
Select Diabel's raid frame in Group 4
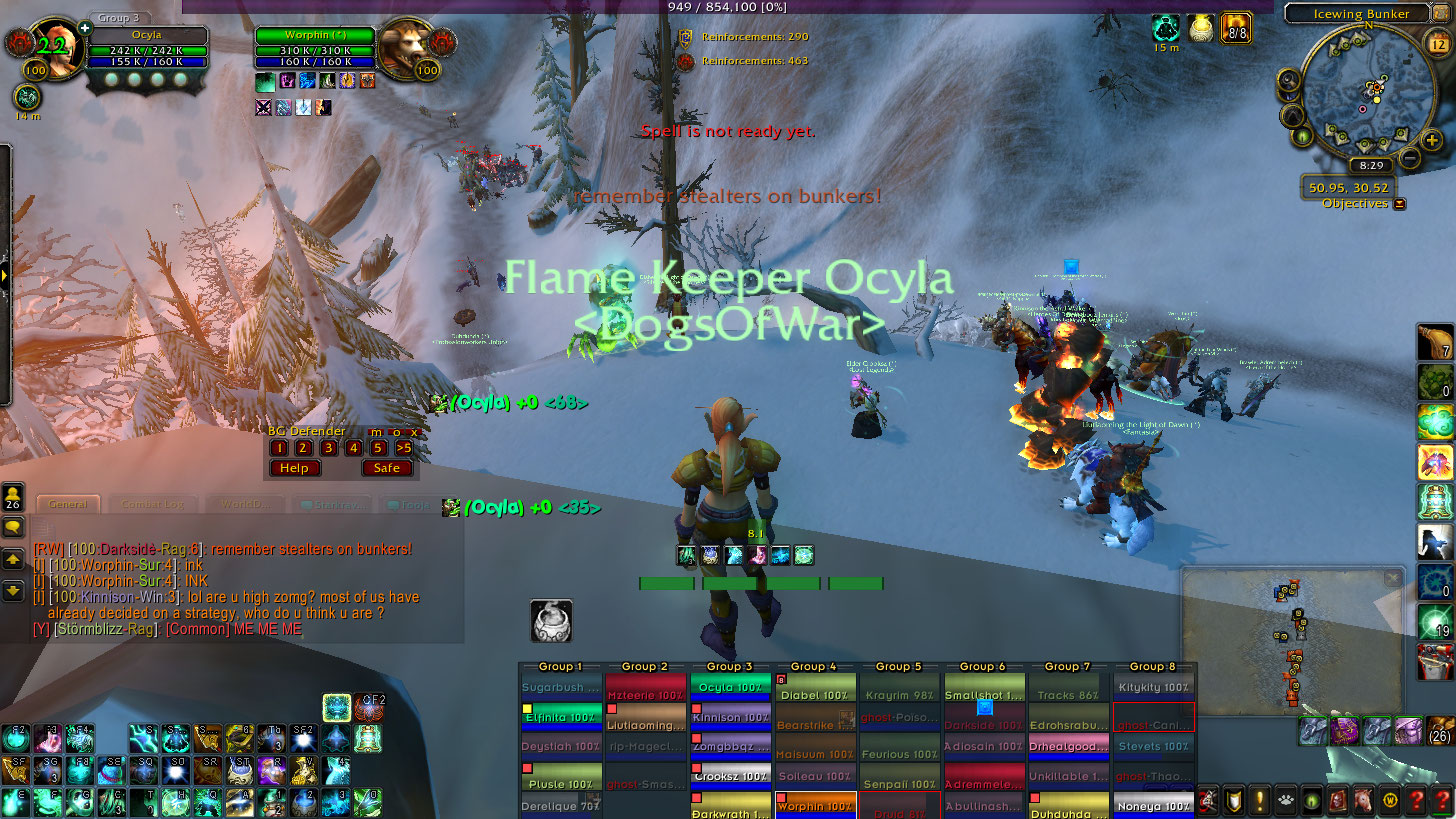tap(814, 695)
